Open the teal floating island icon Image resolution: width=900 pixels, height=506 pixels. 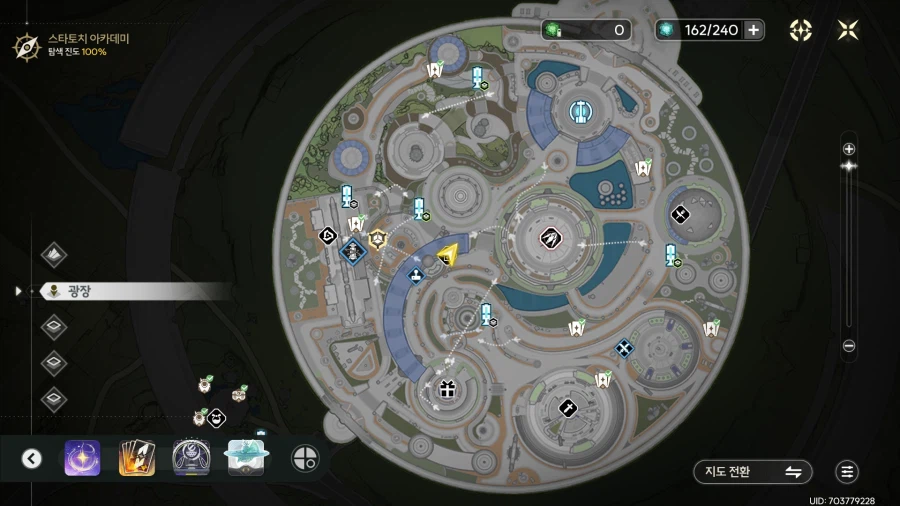point(245,457)
